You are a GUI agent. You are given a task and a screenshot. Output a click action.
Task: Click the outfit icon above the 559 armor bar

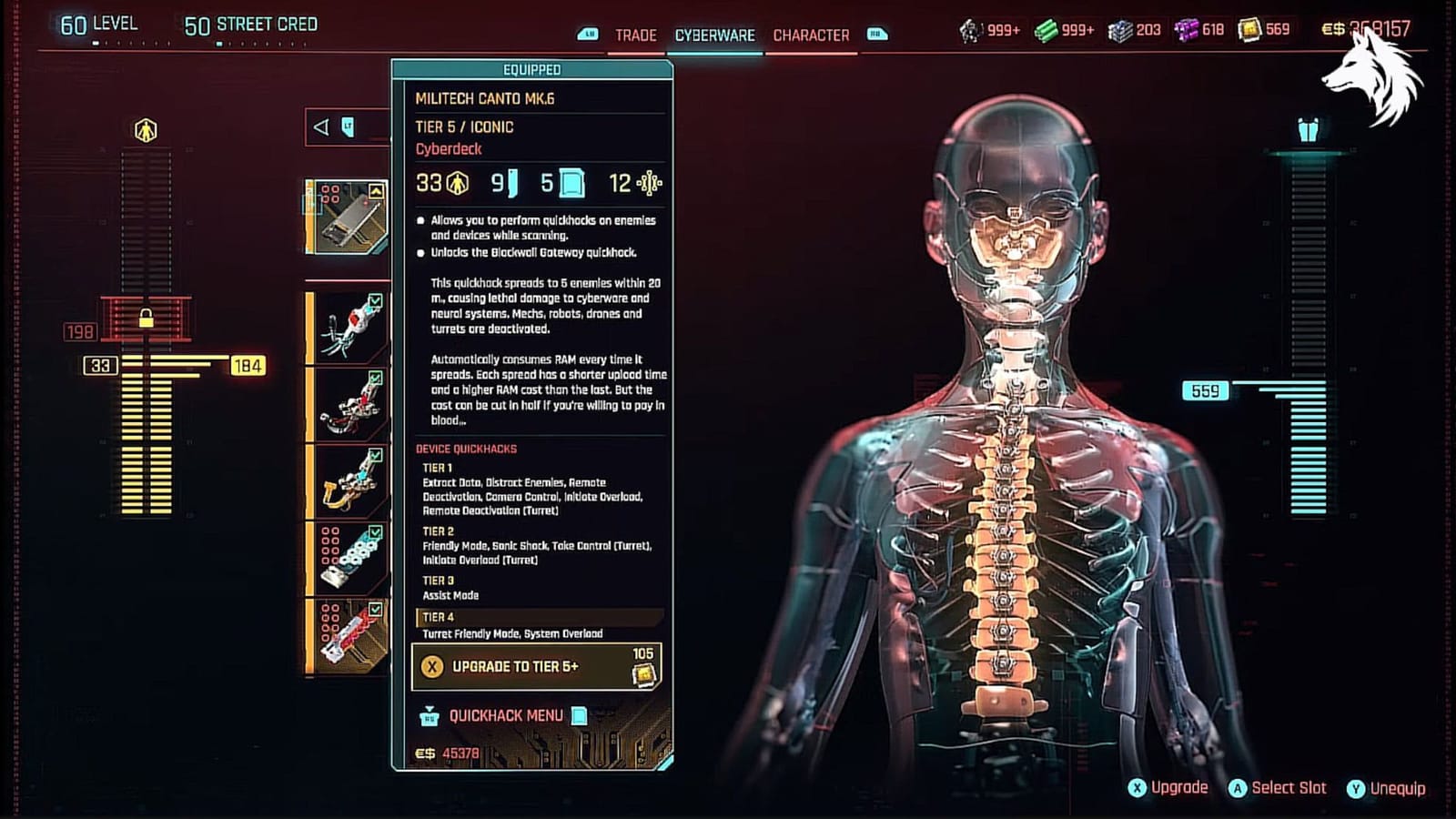pos(1308,129)
